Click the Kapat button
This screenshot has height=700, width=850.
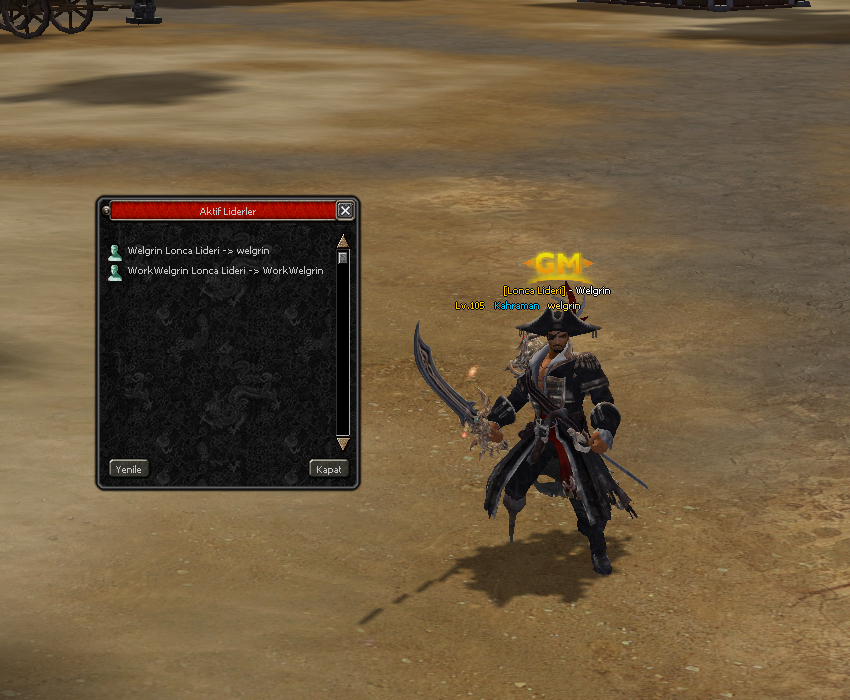pos(329,469)
